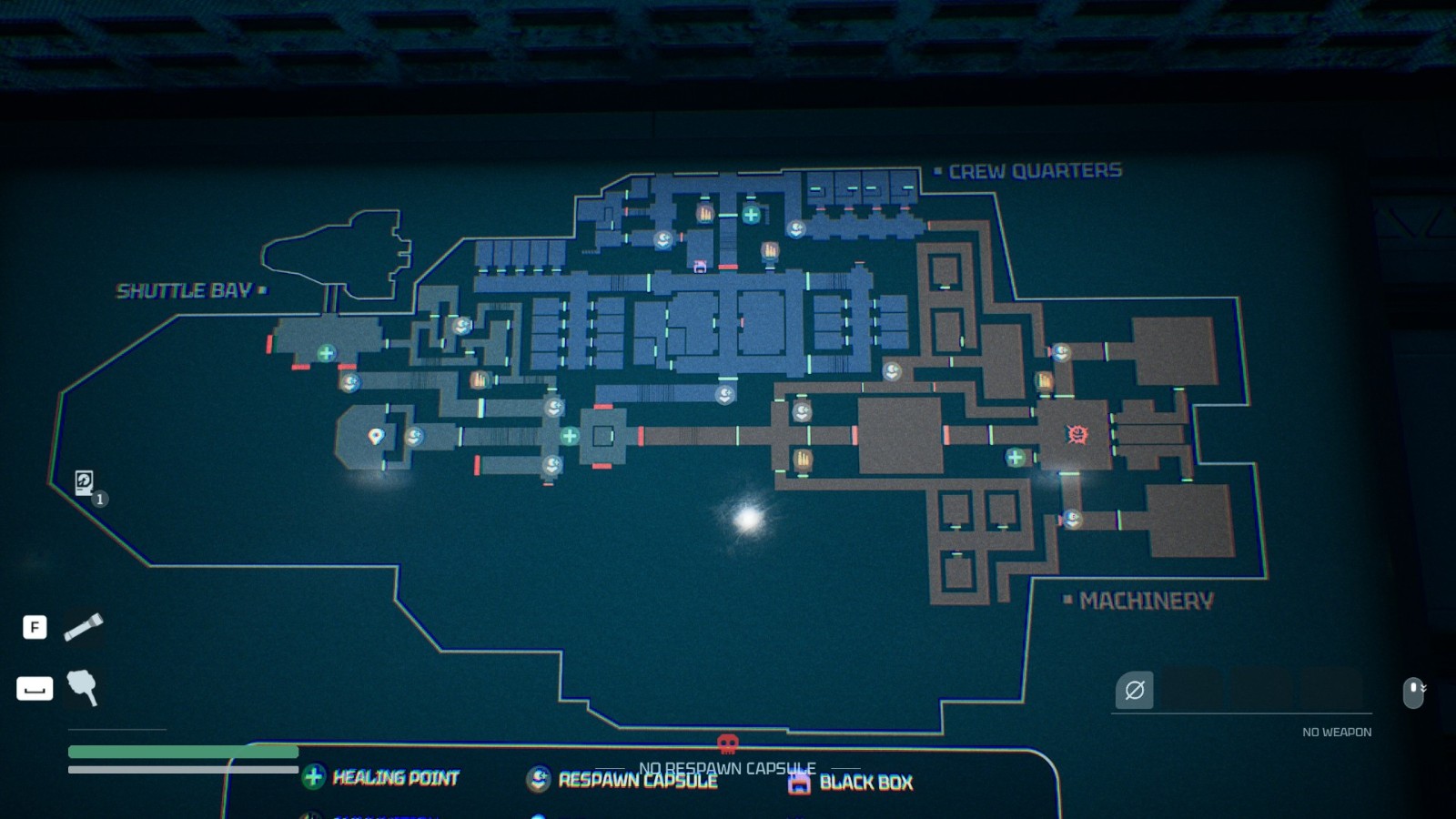Click the Respawn Capsule legend entry
The image size is (1456, 819).
[622, 780]
